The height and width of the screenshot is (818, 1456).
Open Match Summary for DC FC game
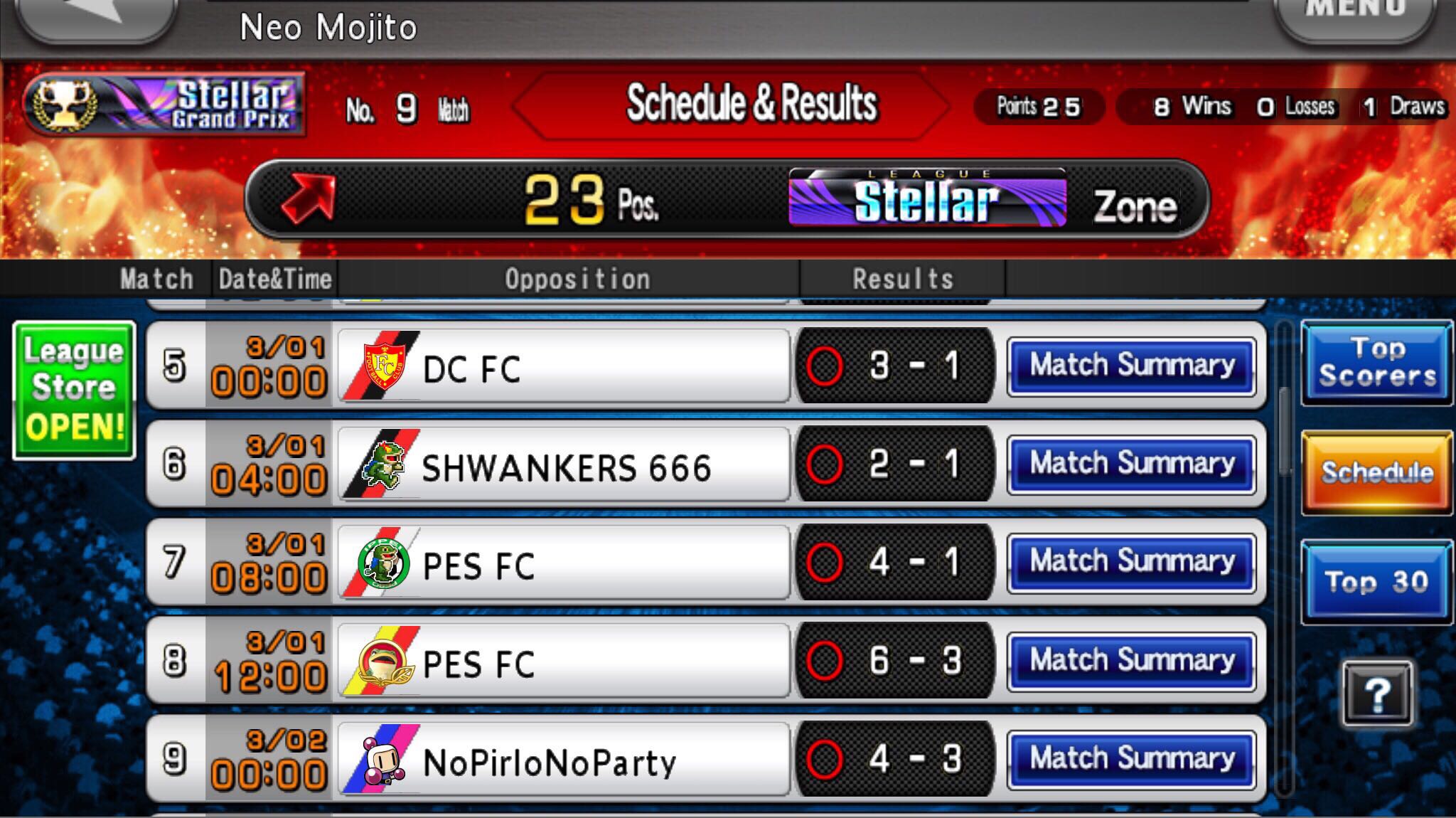click(x=1132, y=365)
